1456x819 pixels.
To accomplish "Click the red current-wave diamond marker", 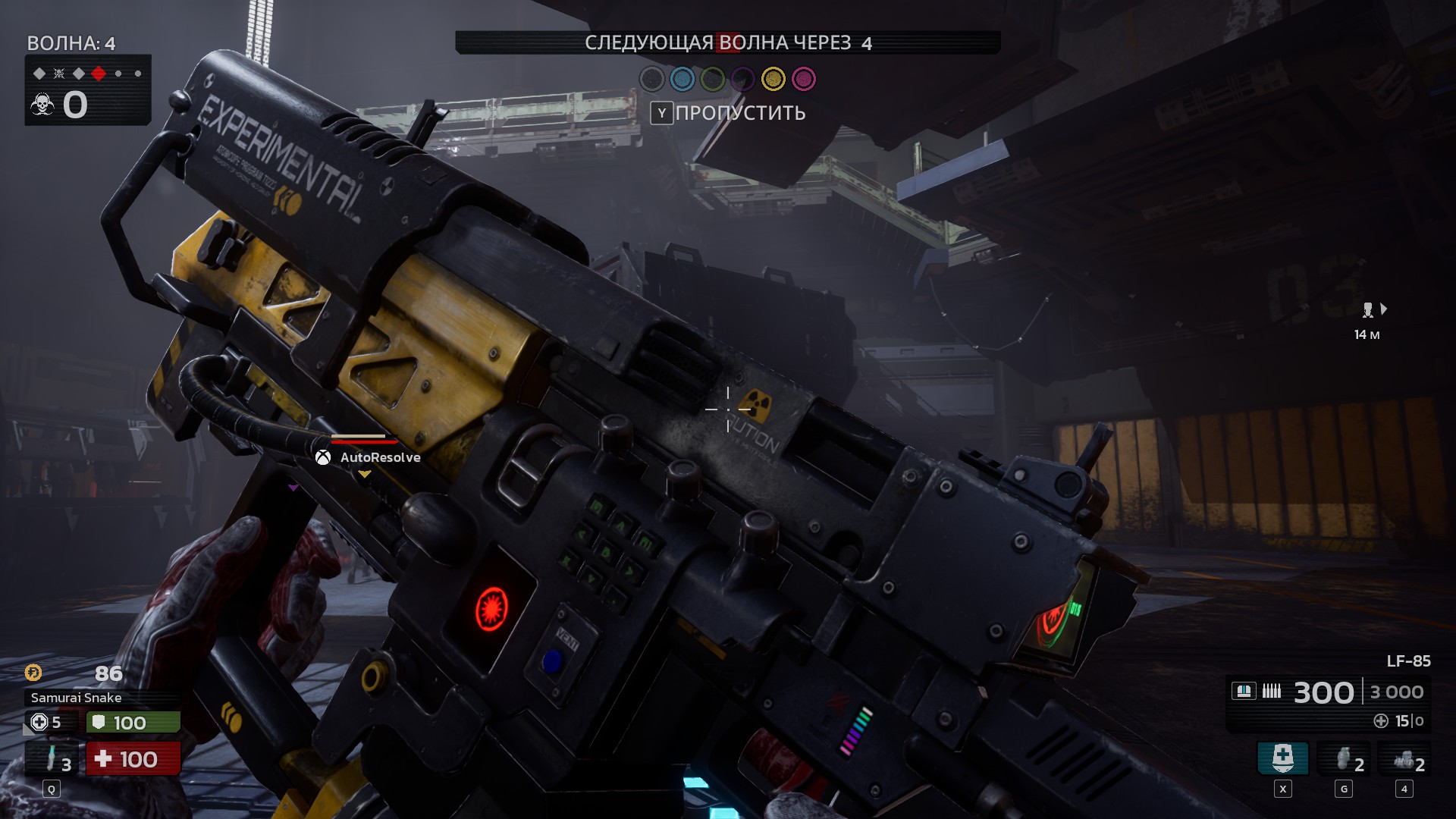I will pos(99,74).
